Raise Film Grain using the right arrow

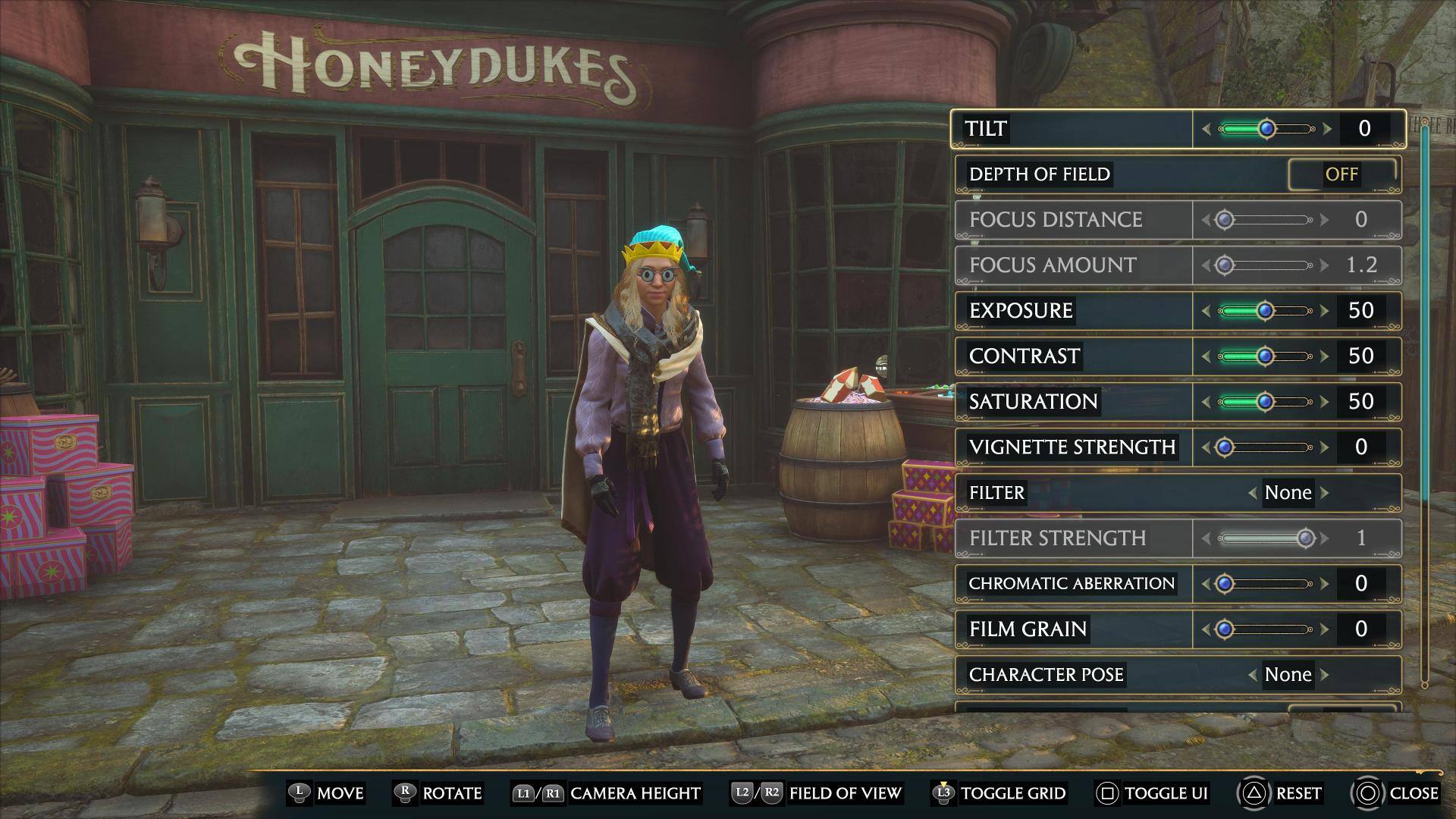coord(1325,629)
